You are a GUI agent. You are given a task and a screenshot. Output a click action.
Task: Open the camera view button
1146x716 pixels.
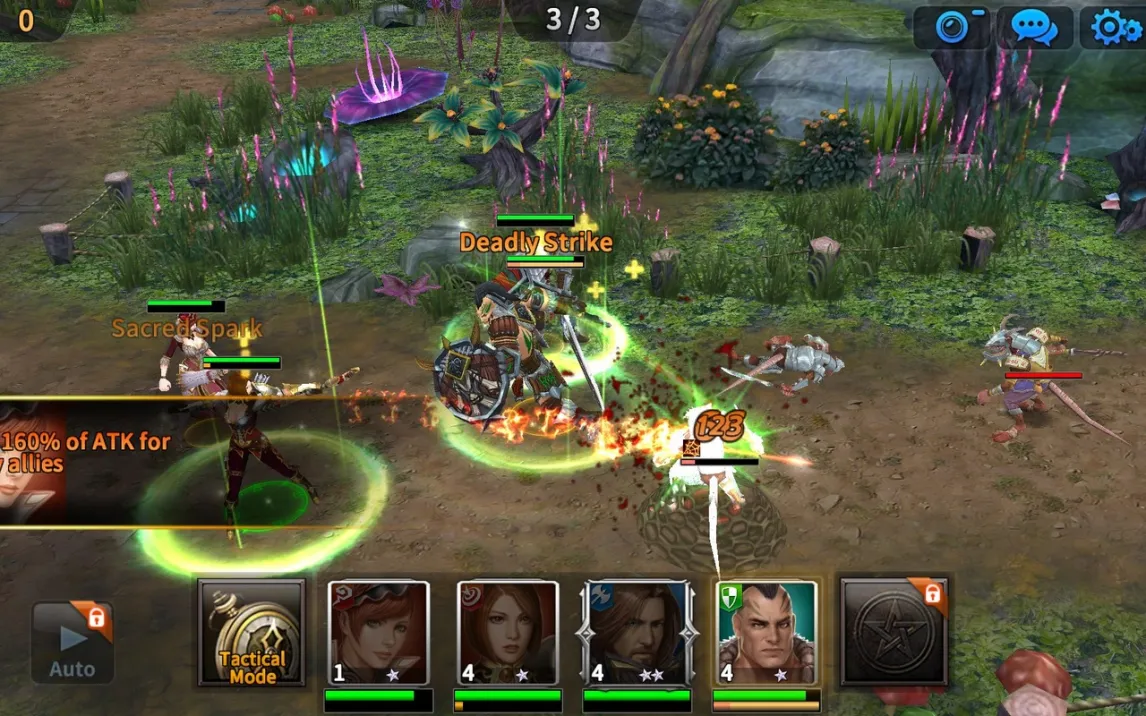pyautogui.click(x=951, y=27)
